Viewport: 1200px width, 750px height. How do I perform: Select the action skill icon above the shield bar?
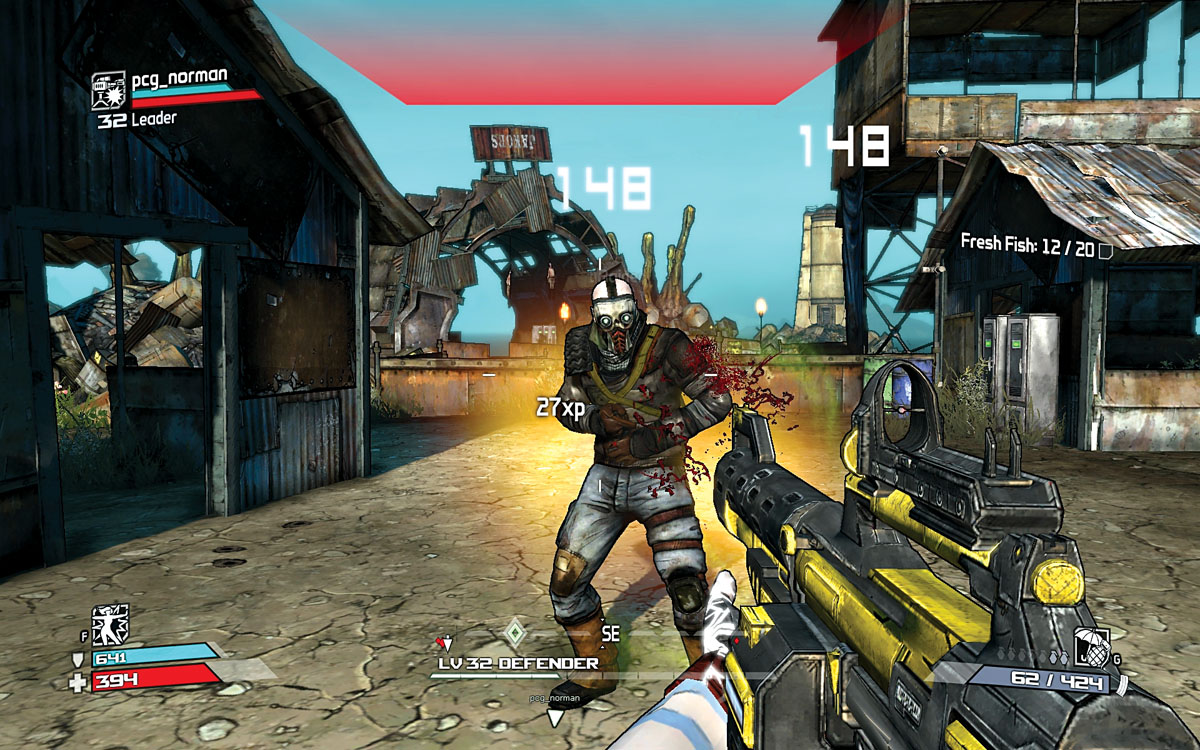tap(110, 624)
